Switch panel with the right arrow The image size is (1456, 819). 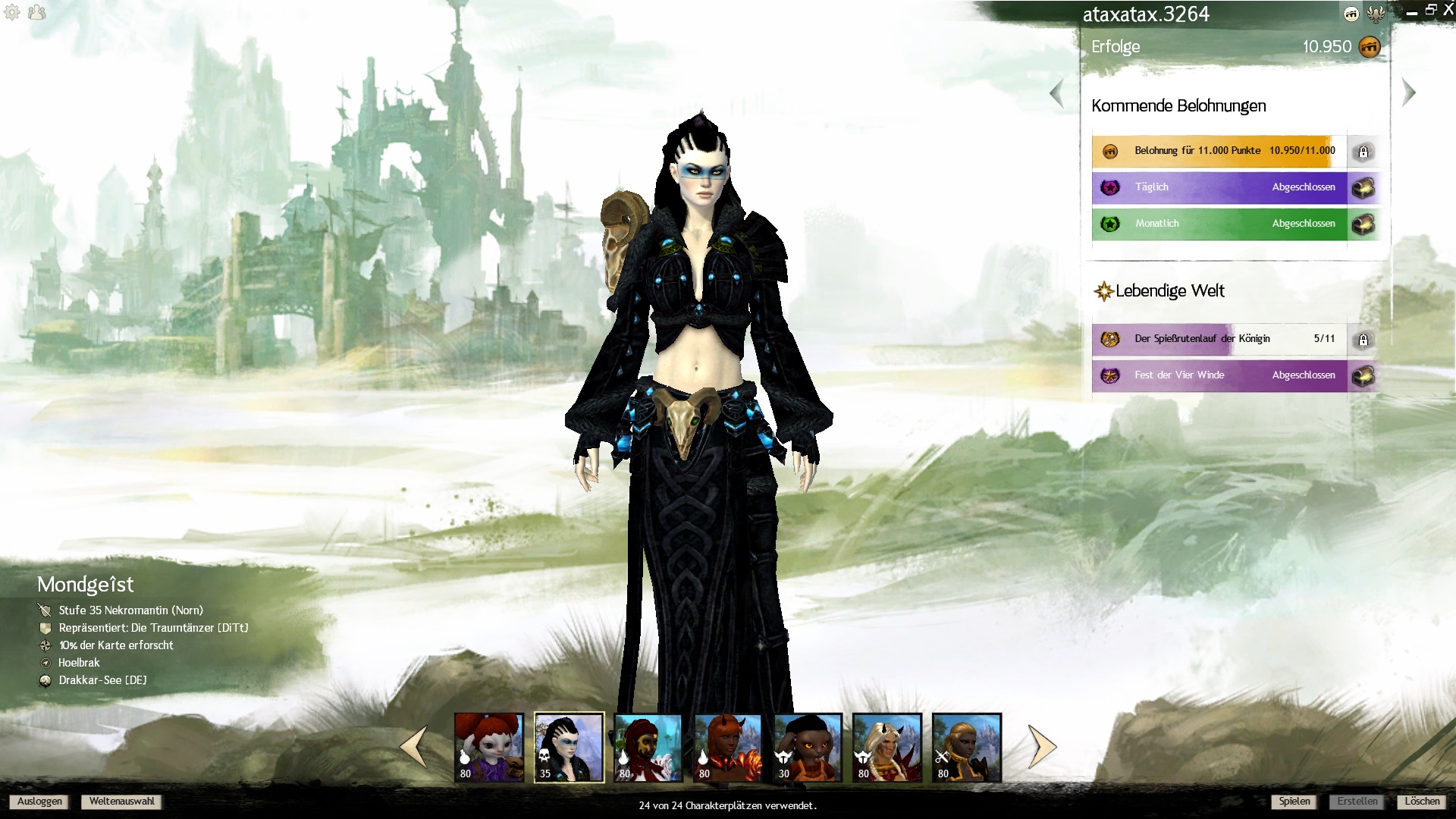[1408, 93]
